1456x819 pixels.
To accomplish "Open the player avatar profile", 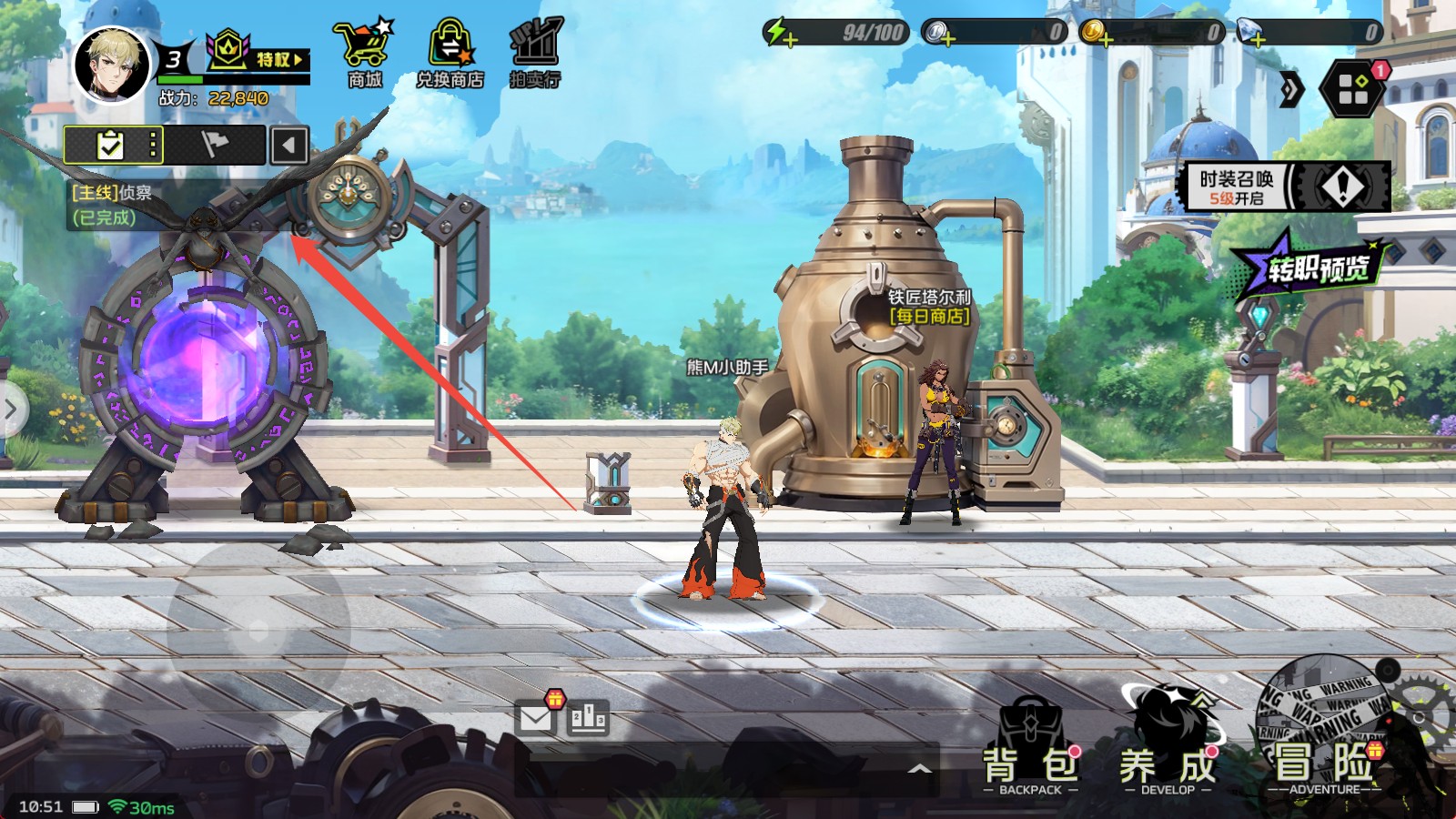I will [111, 64].
